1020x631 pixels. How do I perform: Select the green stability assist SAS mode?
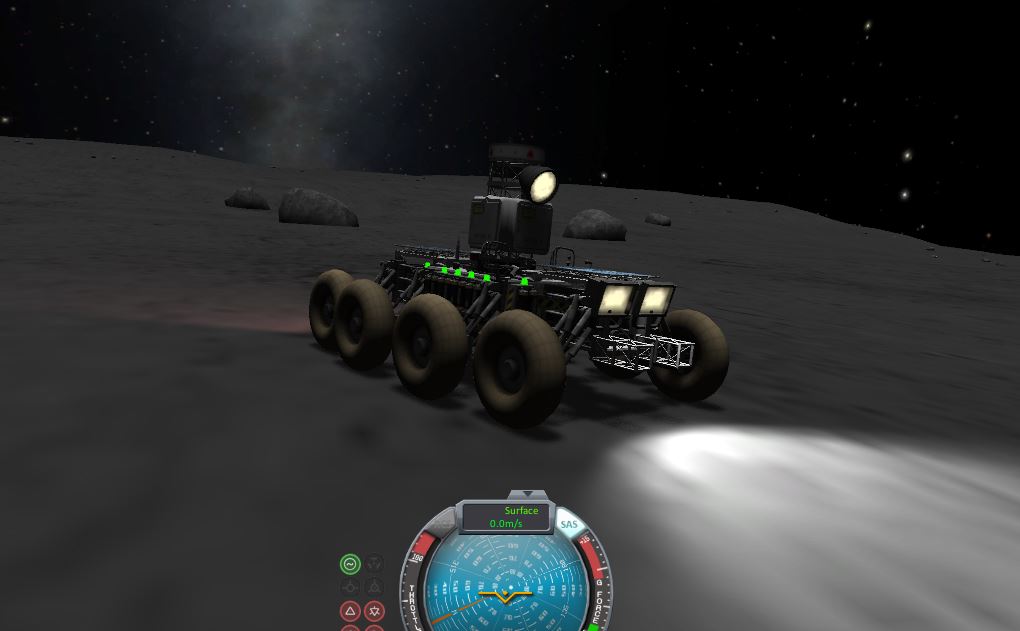pos(350,564)
